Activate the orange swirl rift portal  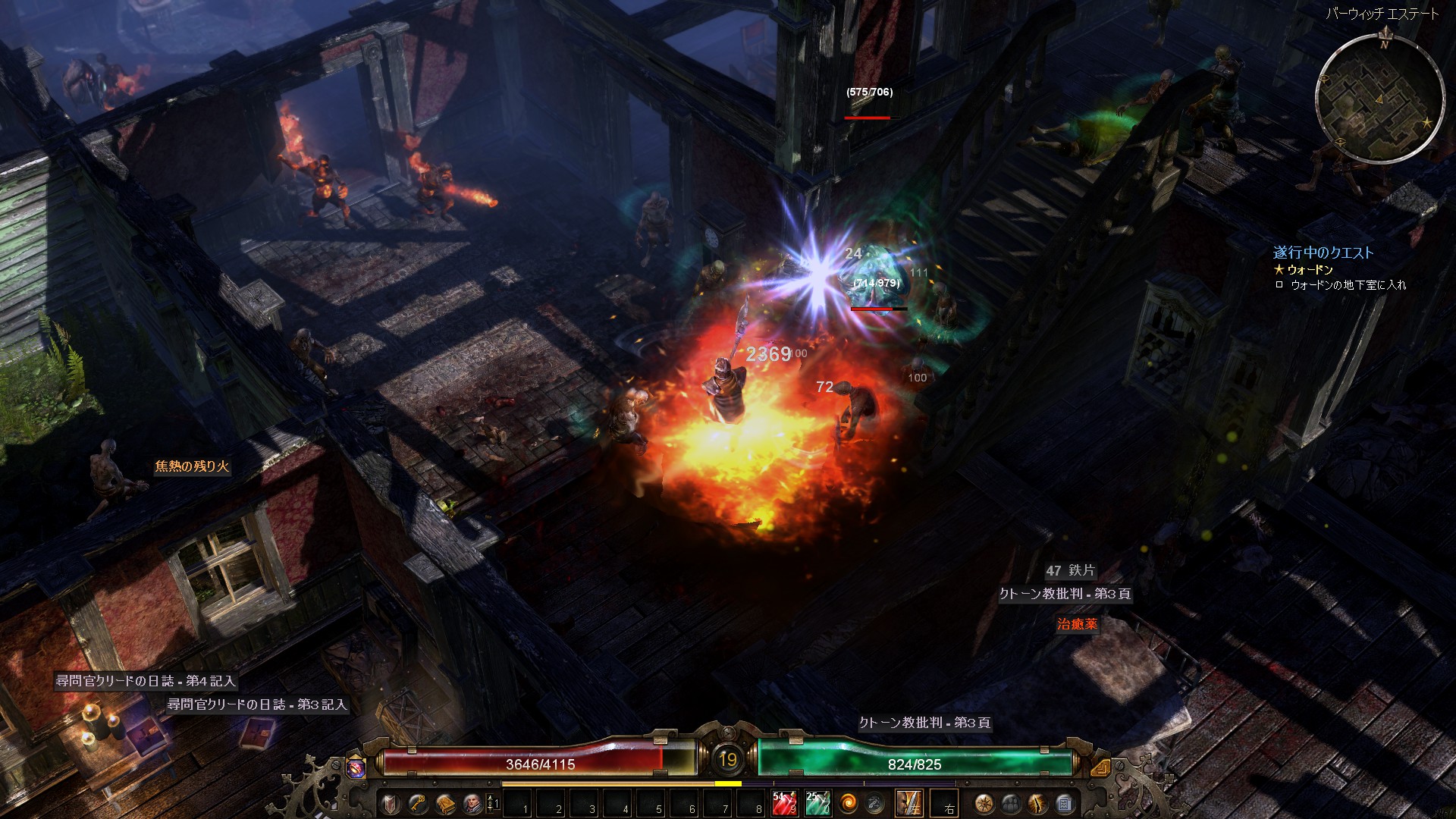click(x=849, y=803)
